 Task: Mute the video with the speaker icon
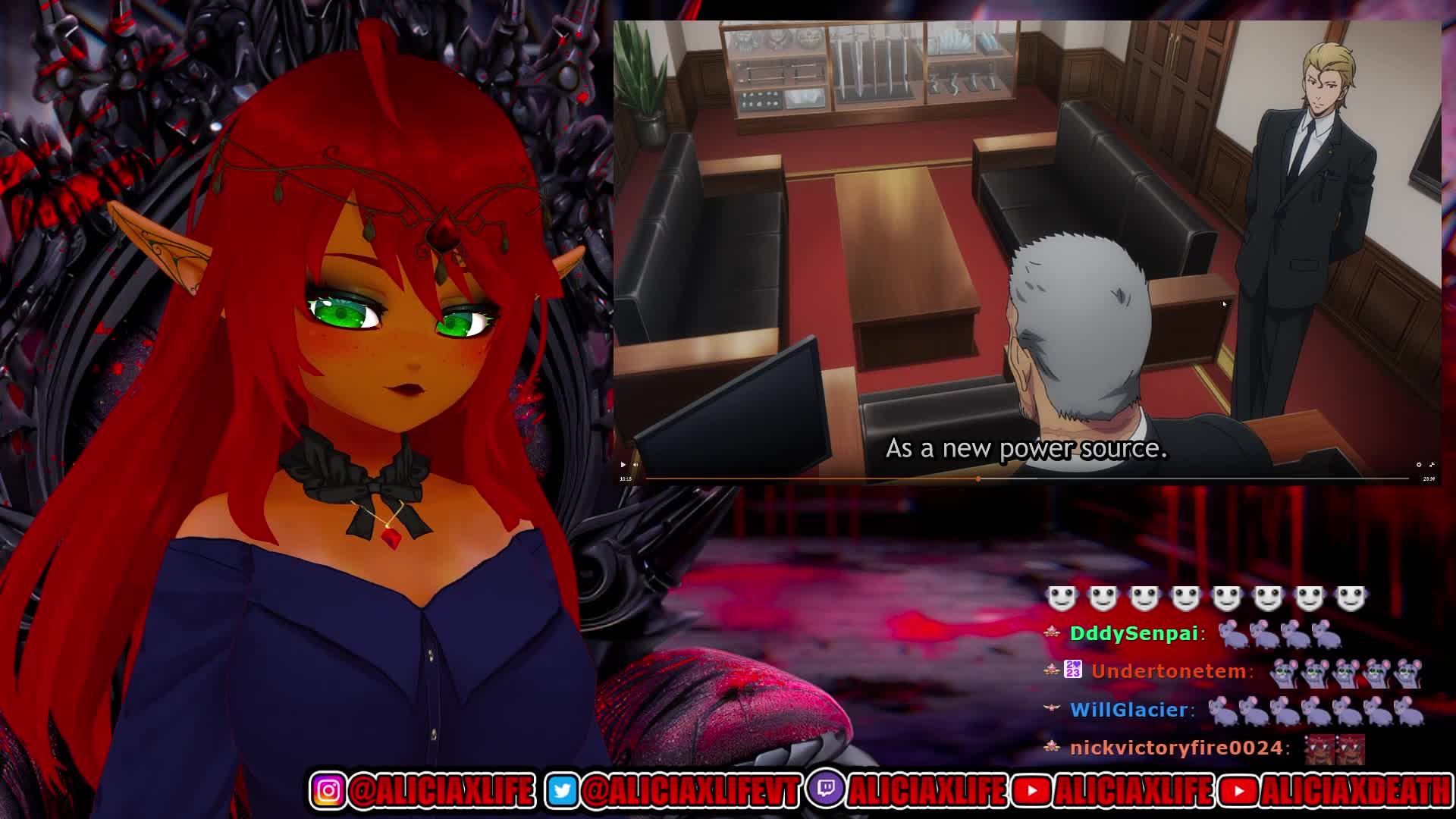point(635,465)
